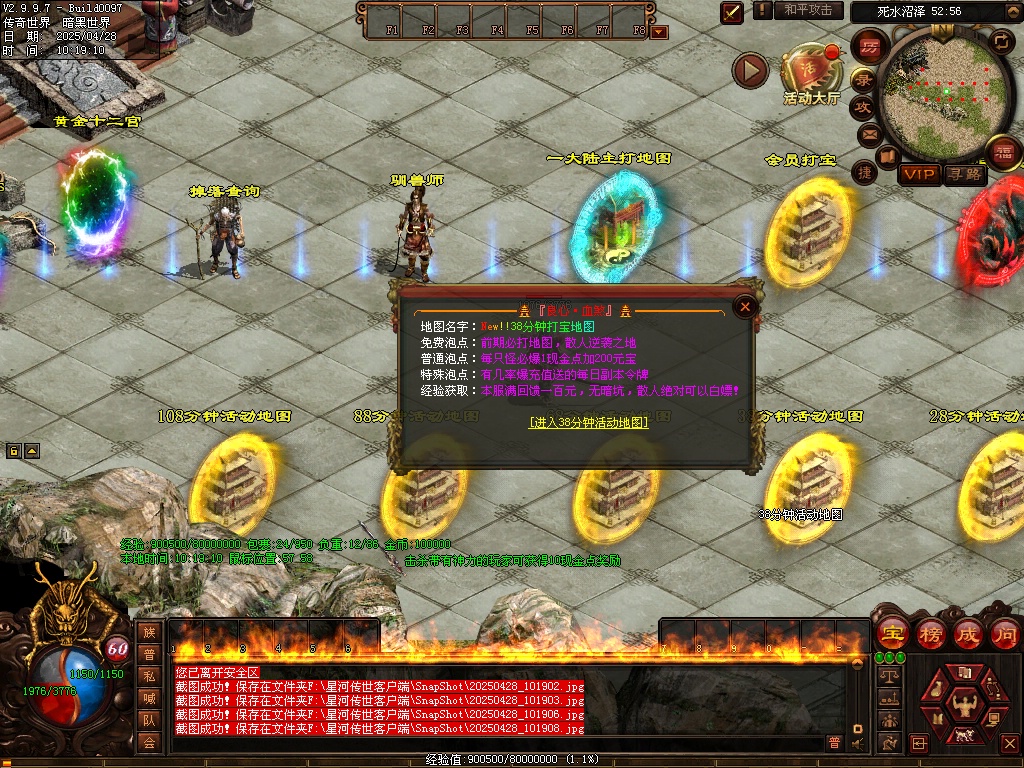Activate the 寻路 pathfinding button
Image resolution: width=1024 pixels, height=768 pixels.
965,175
